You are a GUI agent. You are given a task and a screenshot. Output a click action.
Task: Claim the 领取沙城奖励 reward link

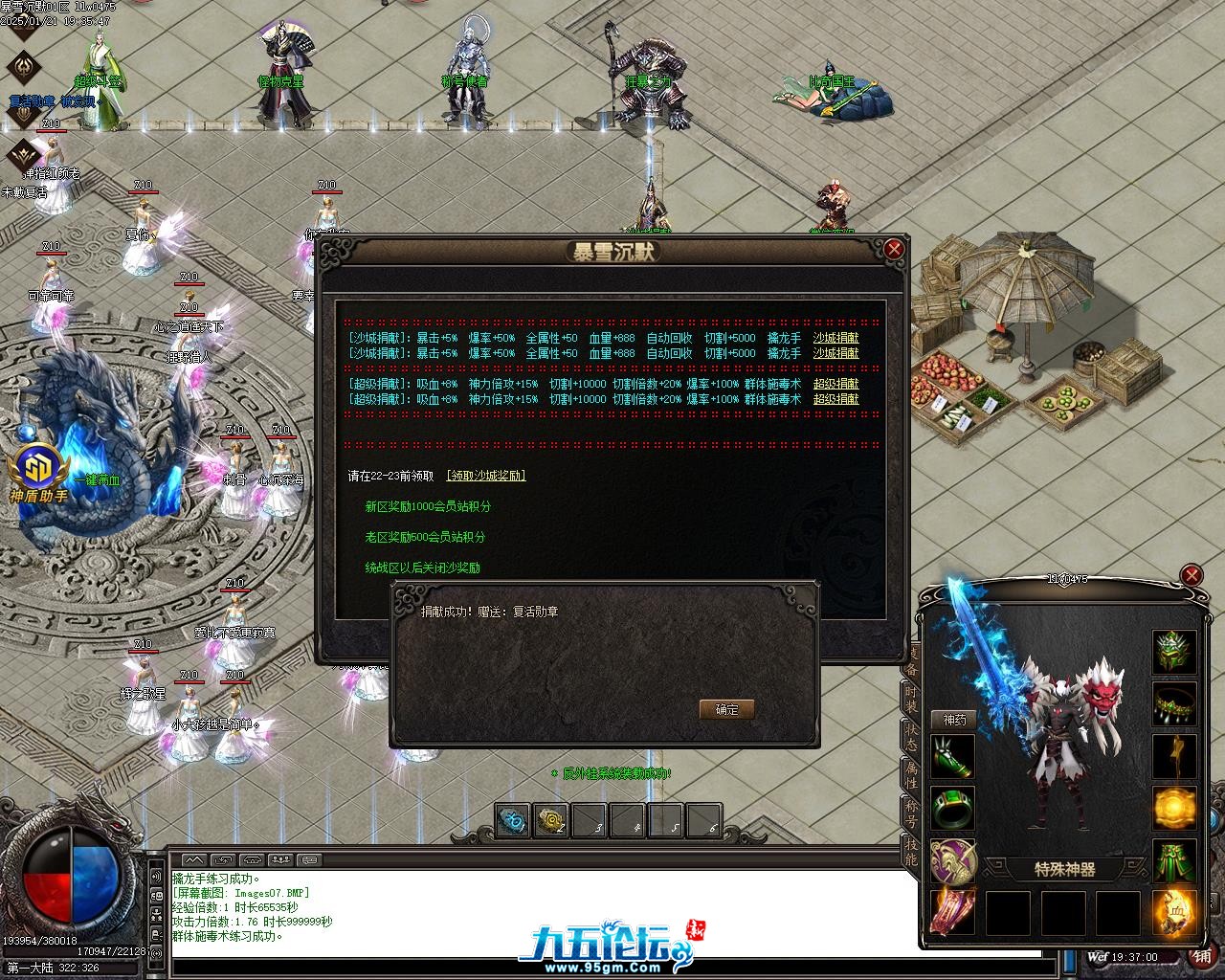[x=486, y=476]
